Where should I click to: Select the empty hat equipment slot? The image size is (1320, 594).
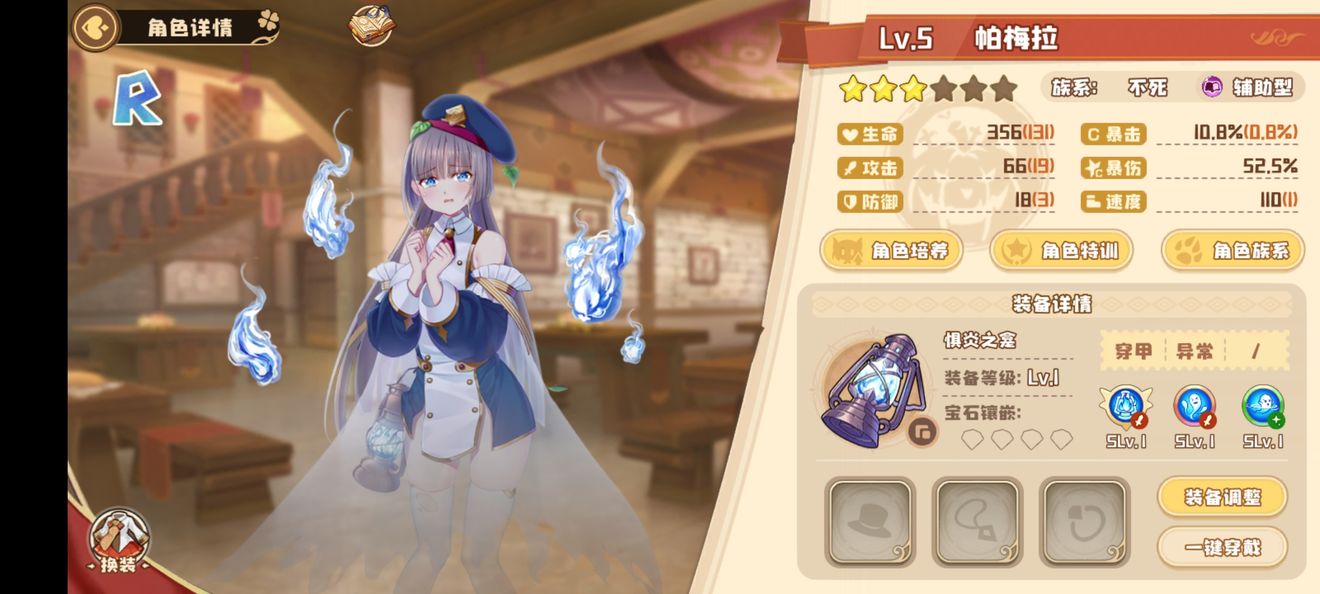(870, 521)
